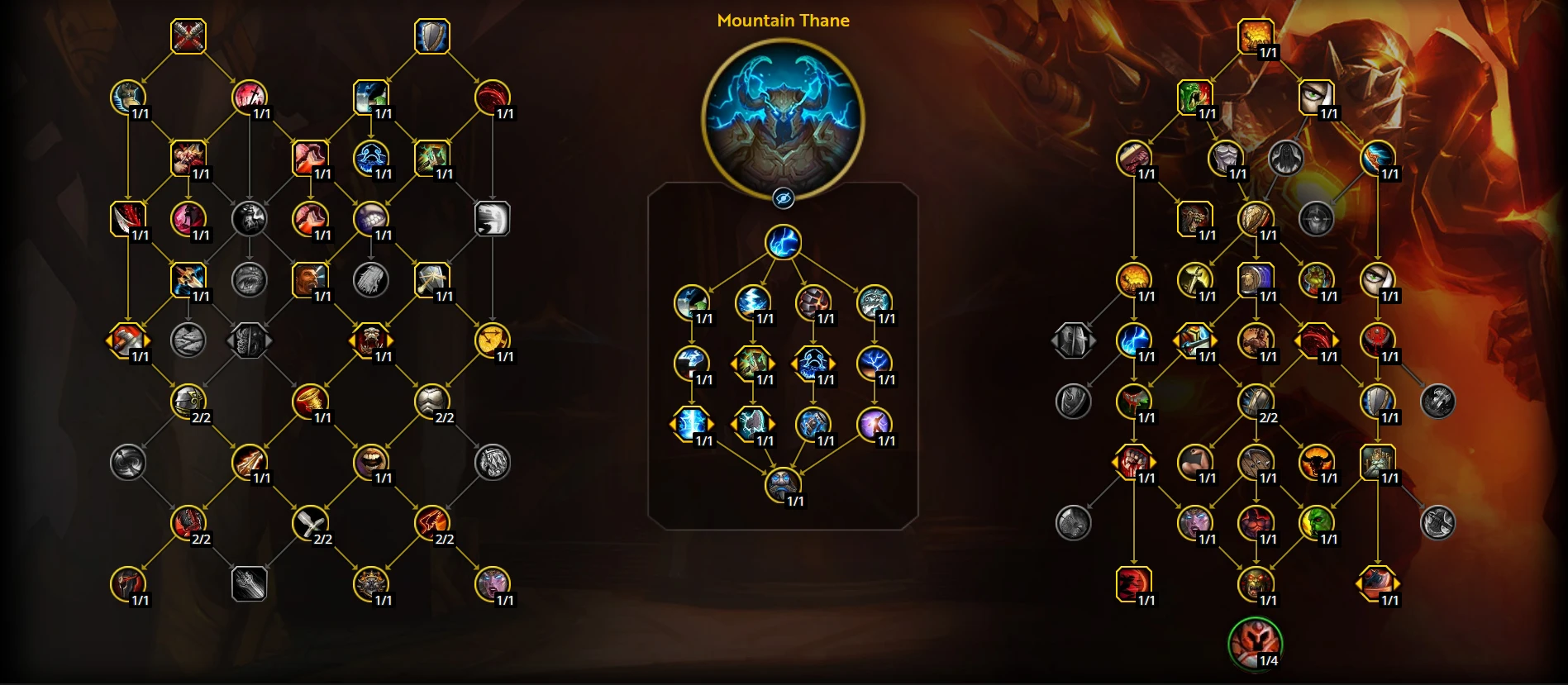The height and width of the screenshot is (685, 1568).
Task: Choose the unlearned octagonal helmet talent
Action: point(1073,340)
